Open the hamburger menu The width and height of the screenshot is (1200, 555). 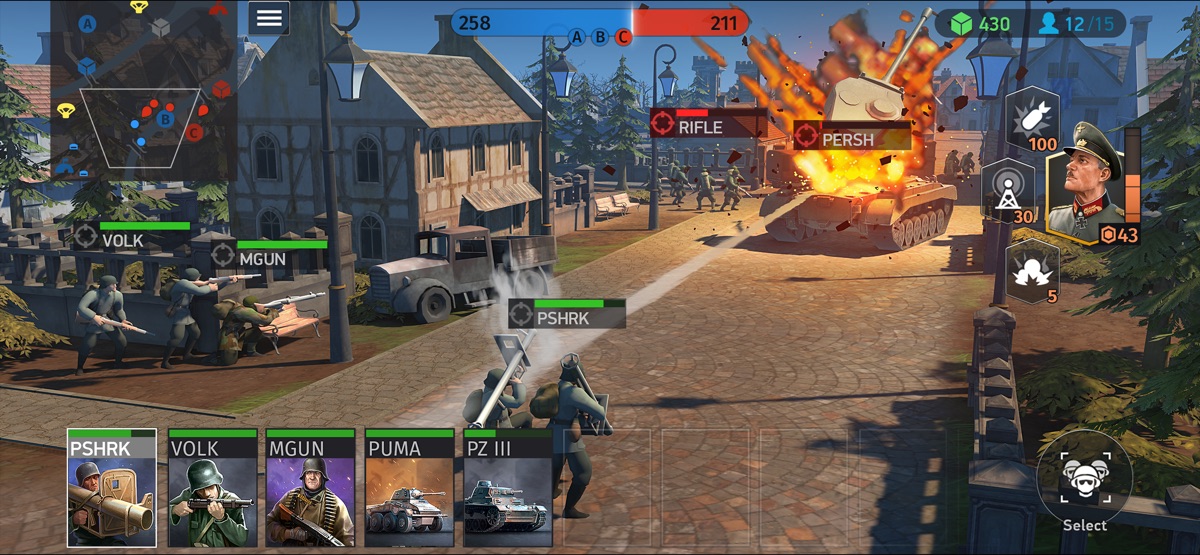[268, 18]
